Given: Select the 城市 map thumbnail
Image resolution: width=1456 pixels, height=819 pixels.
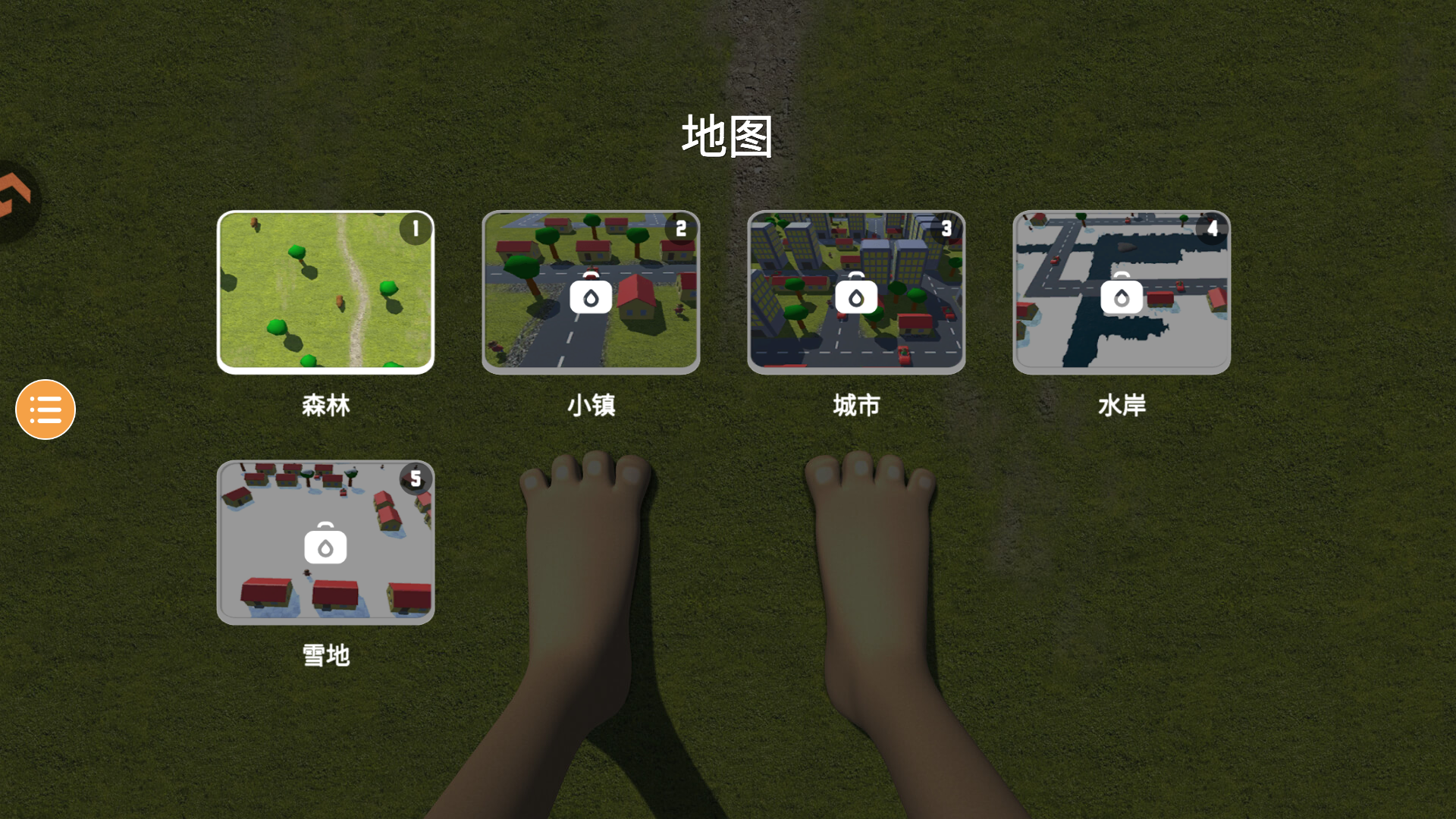Looking at the screenshot, I should coord(856,292).
